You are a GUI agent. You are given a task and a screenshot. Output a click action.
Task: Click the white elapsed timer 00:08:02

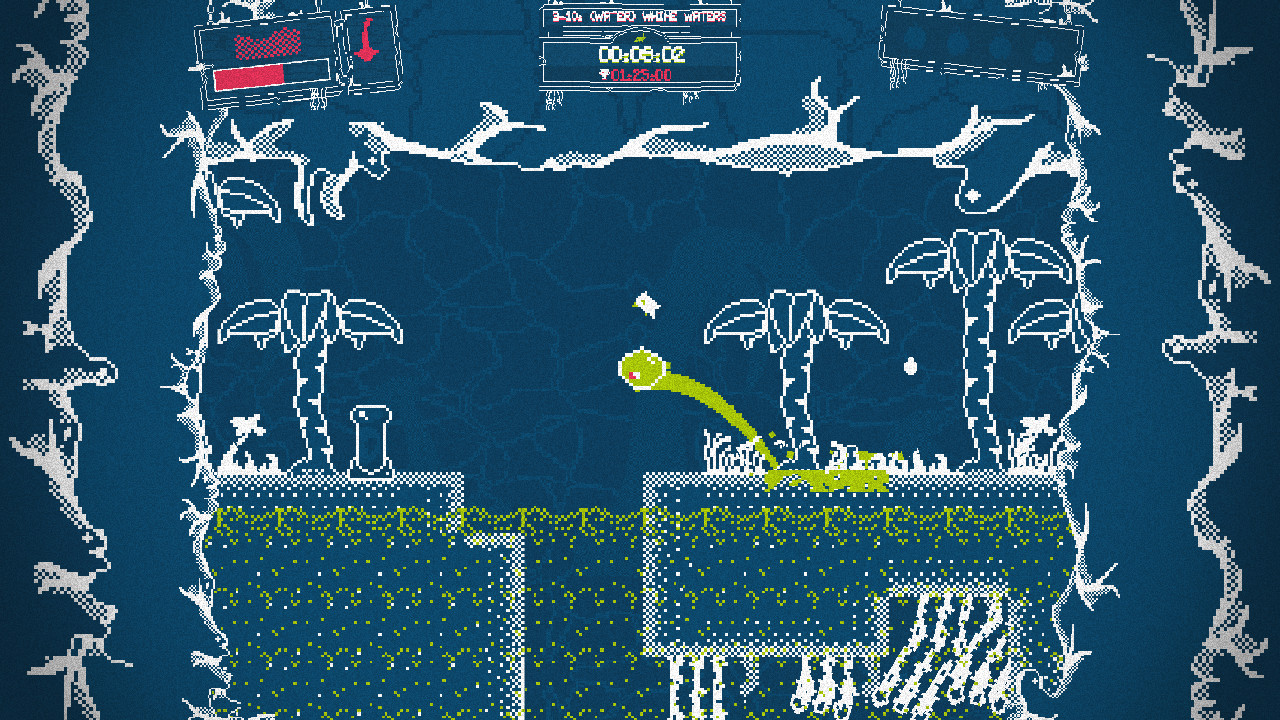(x=640, y=53)
